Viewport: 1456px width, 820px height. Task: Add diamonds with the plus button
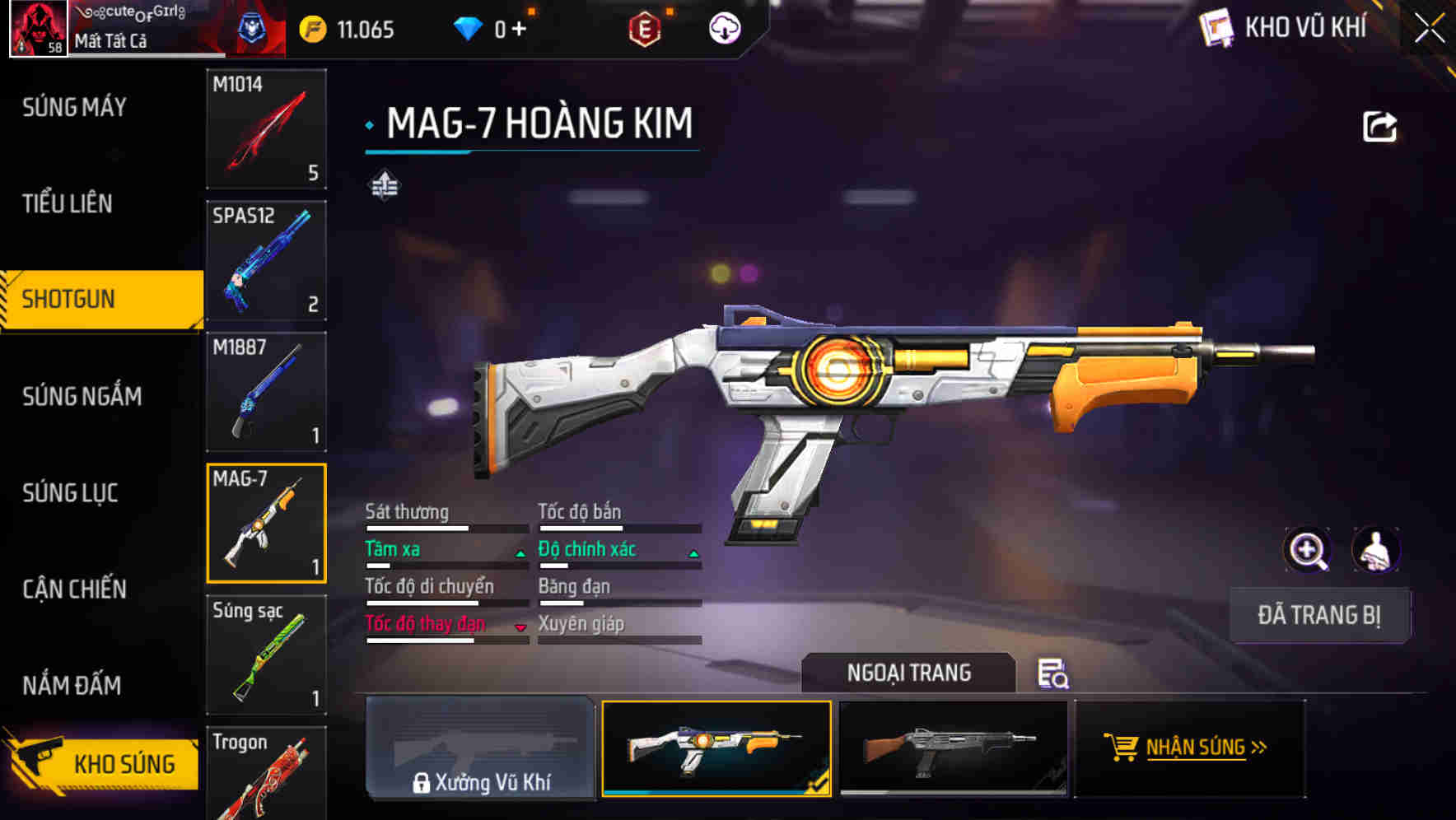pos(519,30)
